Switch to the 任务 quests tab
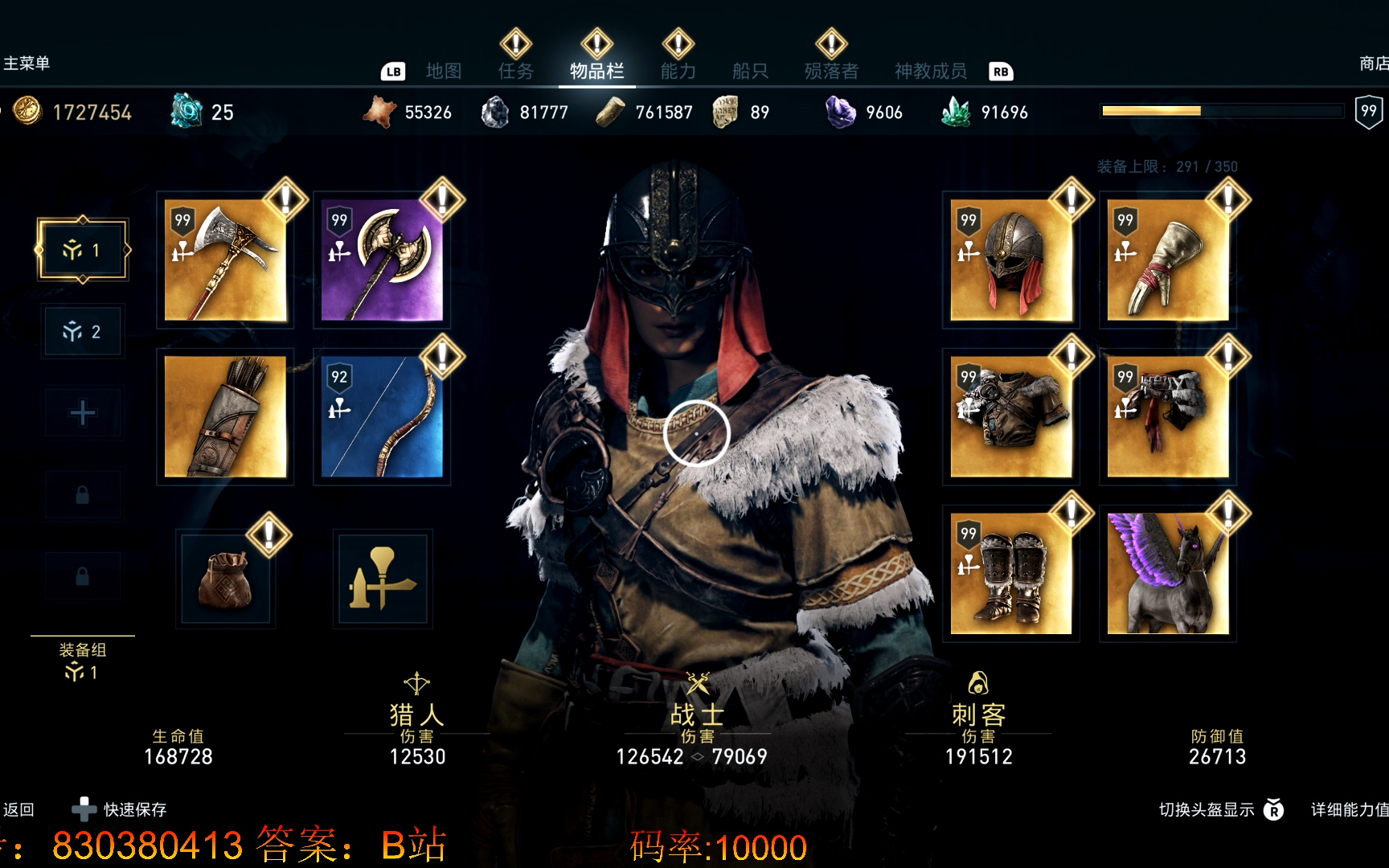Screen dimensions: 1389x868 pos(515,72)
